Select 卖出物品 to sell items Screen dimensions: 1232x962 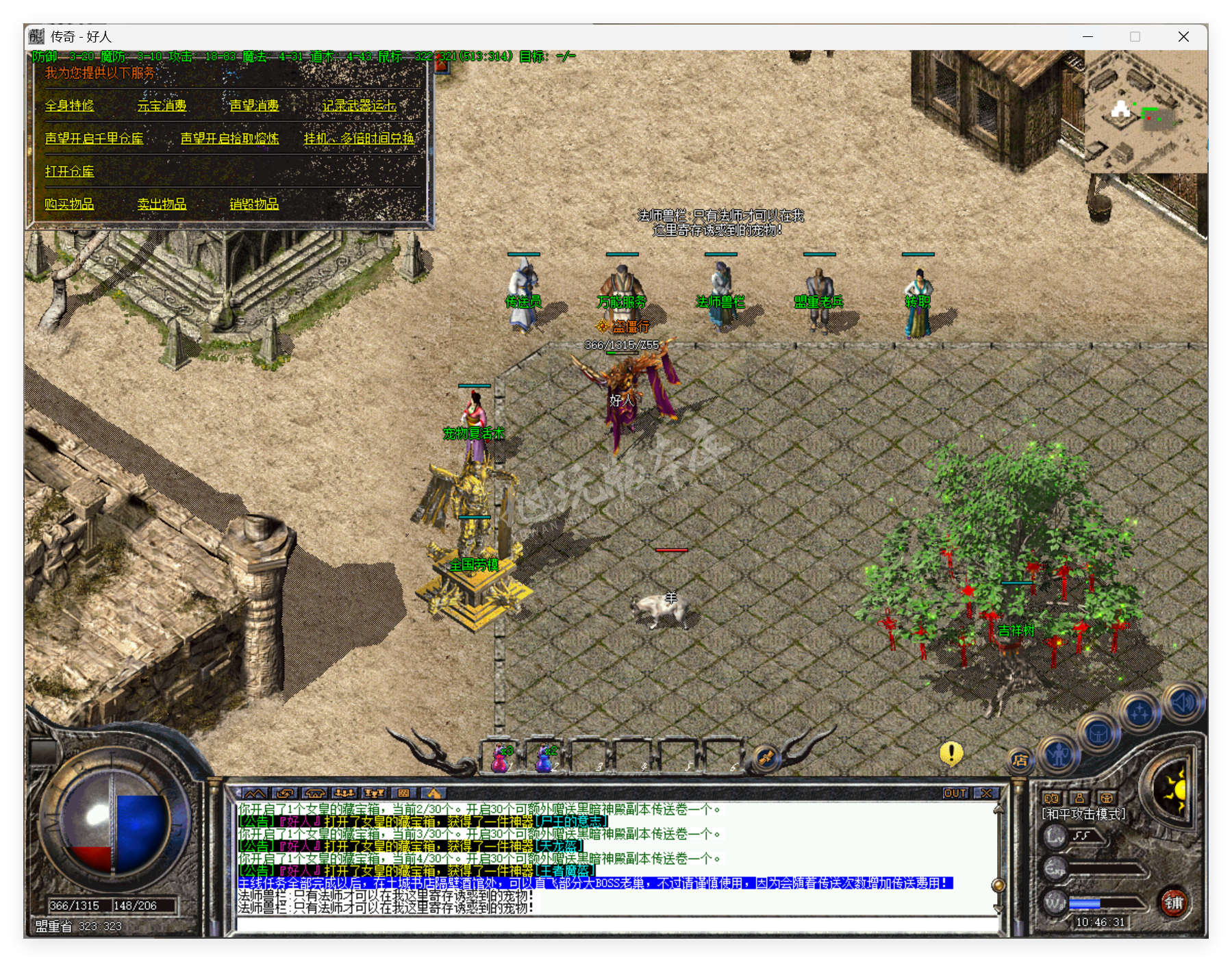coord(162,204)
